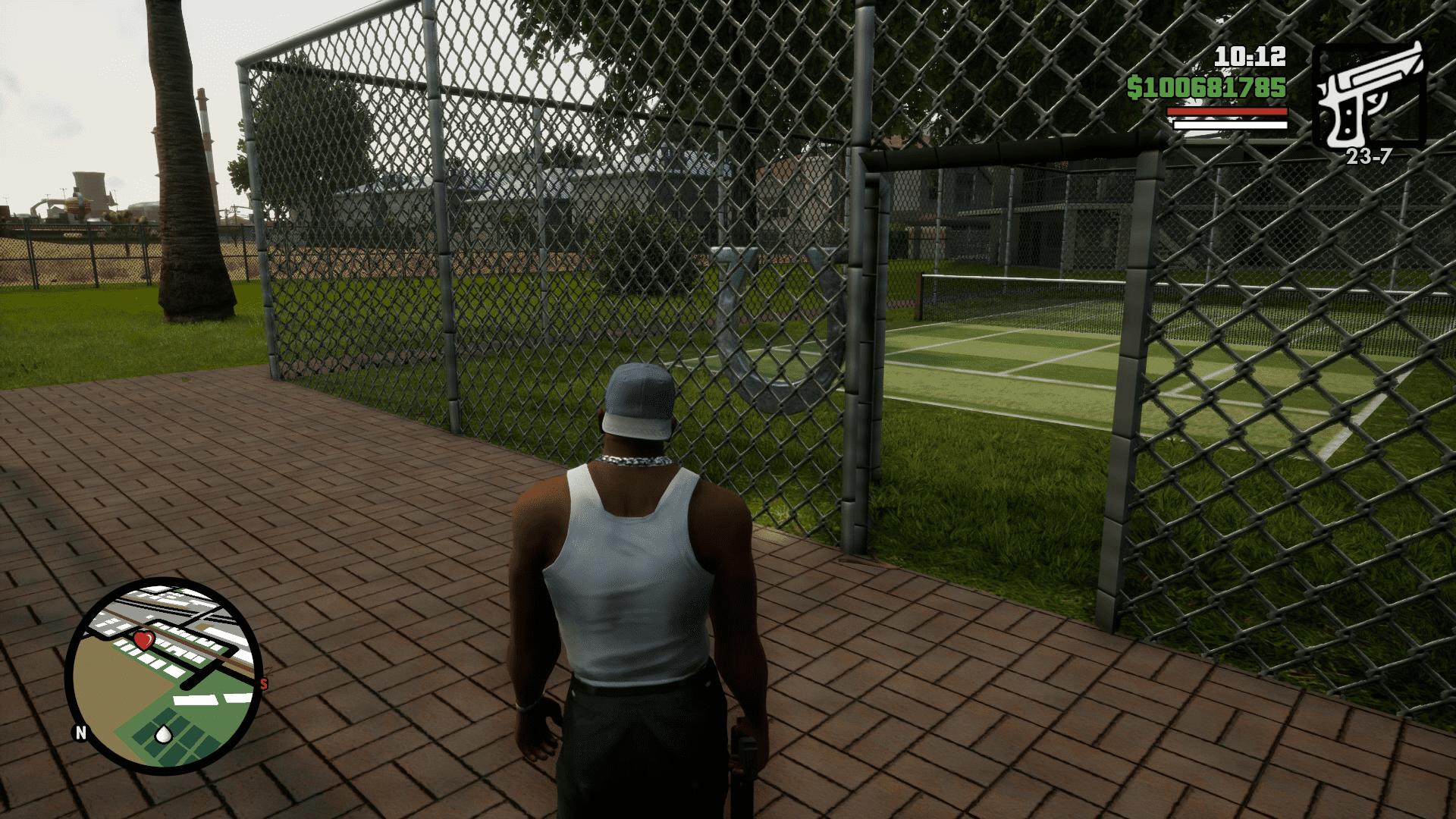Click the 10:12 game clock display

(x=1249, y=58)
